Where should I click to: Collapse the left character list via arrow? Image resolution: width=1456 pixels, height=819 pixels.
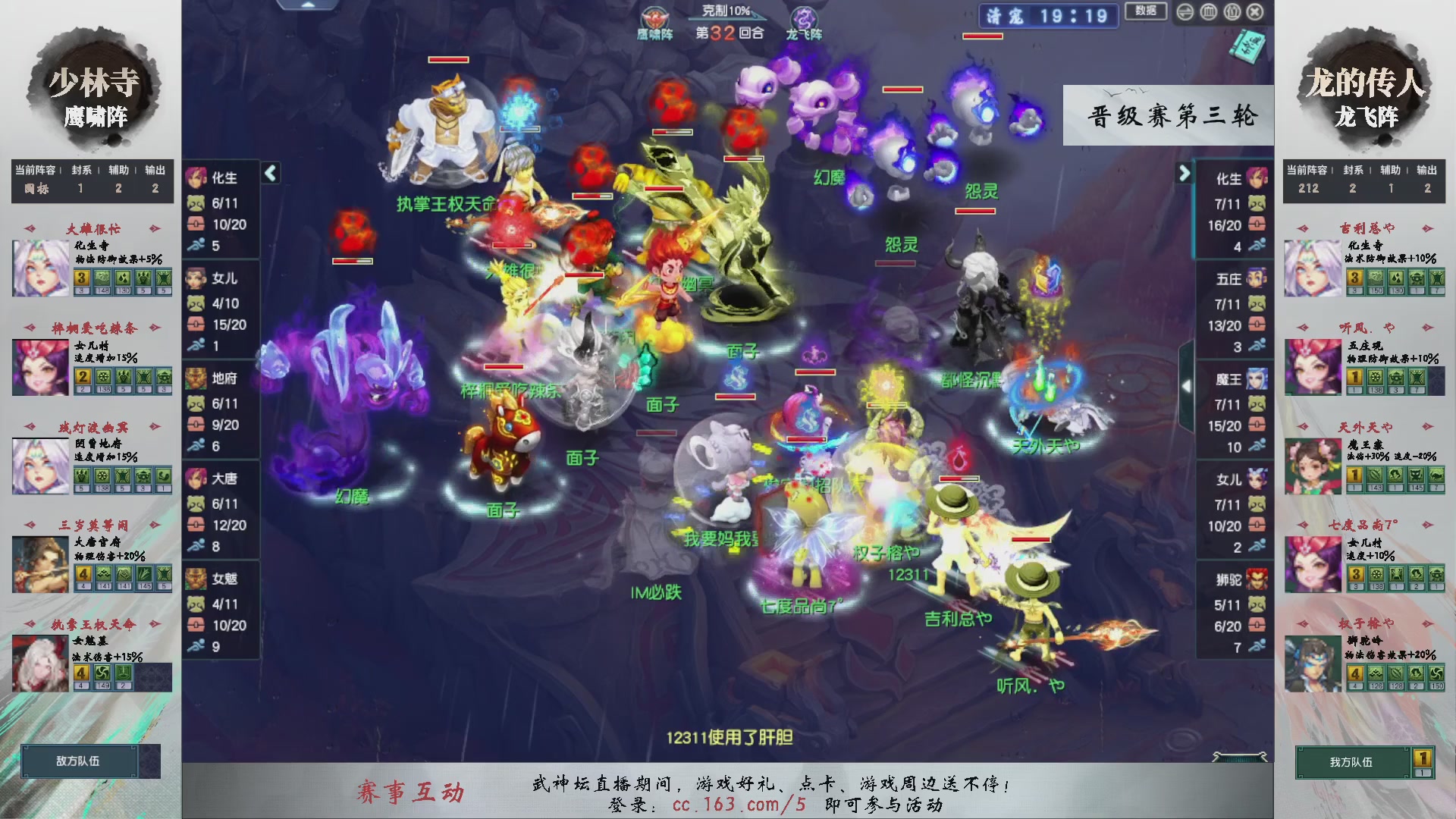click(270, 173)
